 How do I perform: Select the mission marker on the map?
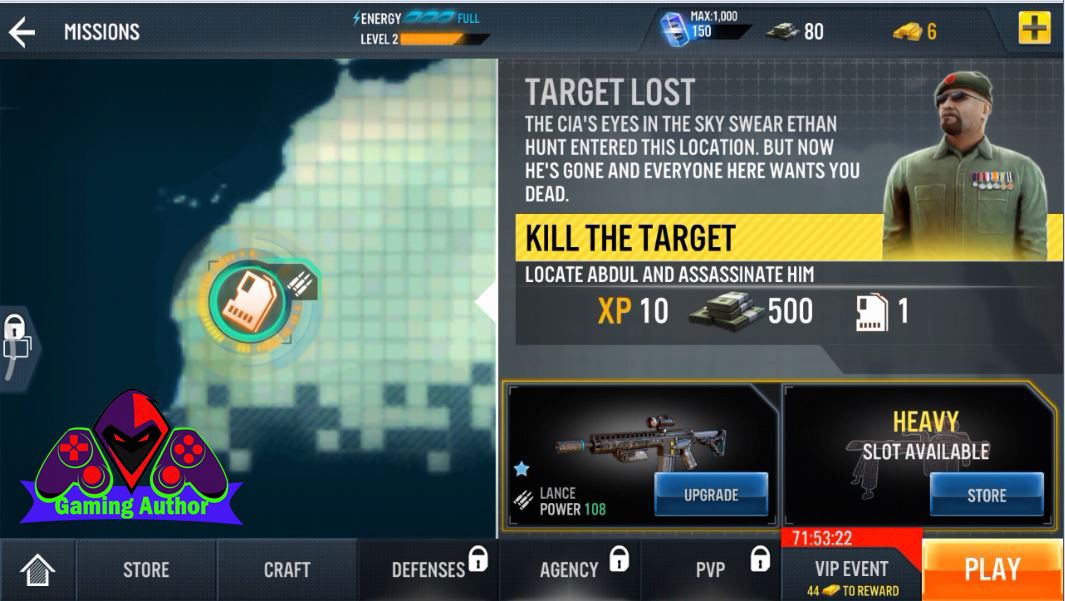[250, 299]
